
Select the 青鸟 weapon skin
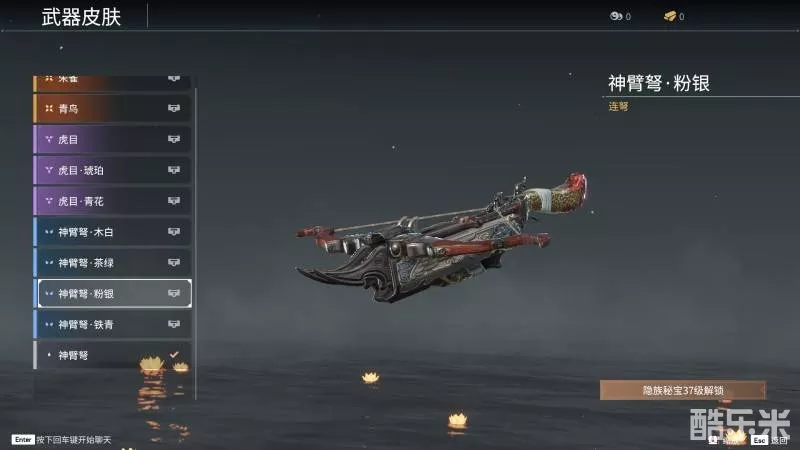coord(112,108)
